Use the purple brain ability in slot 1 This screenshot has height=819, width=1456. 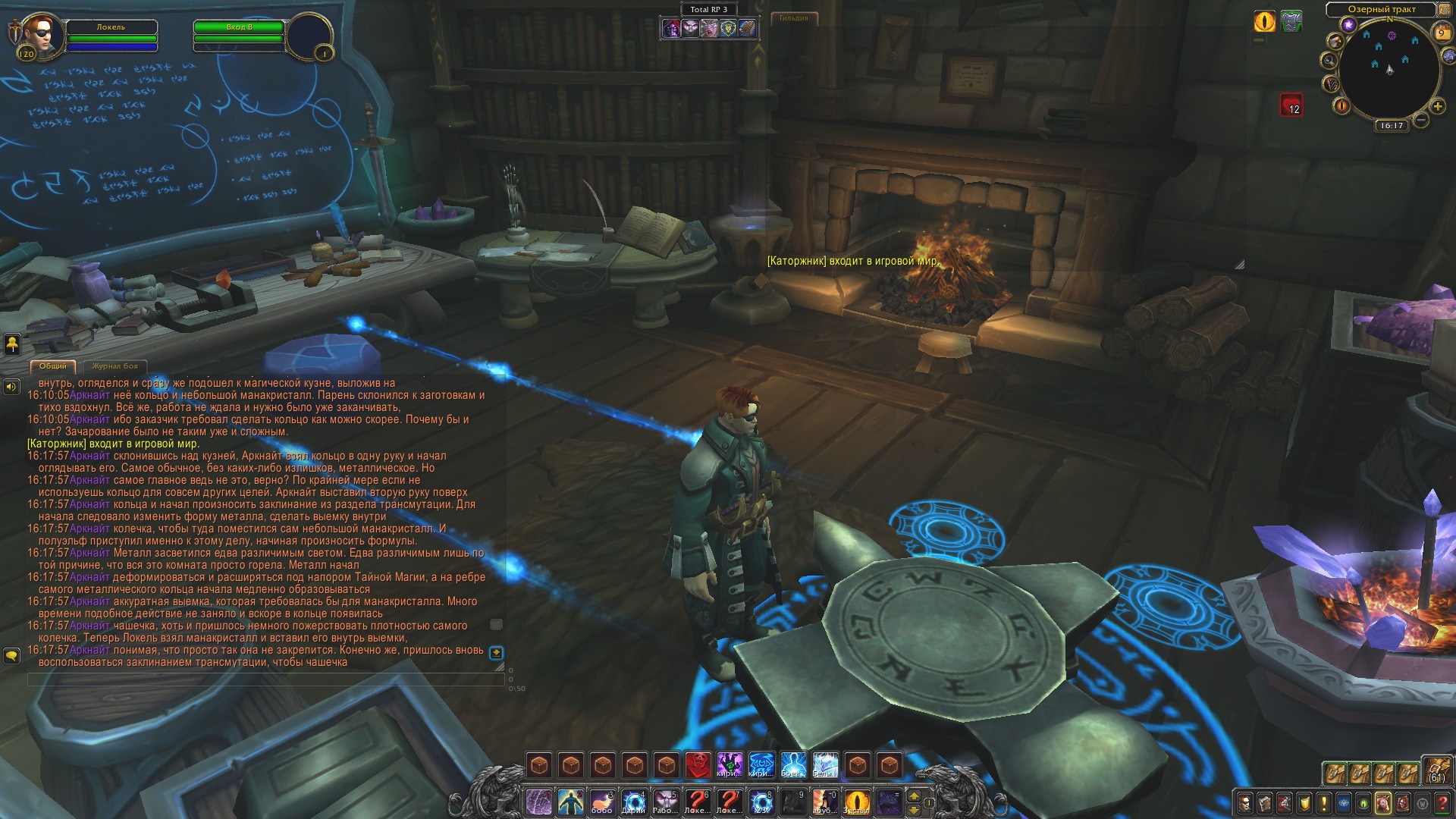coord(538,802)
